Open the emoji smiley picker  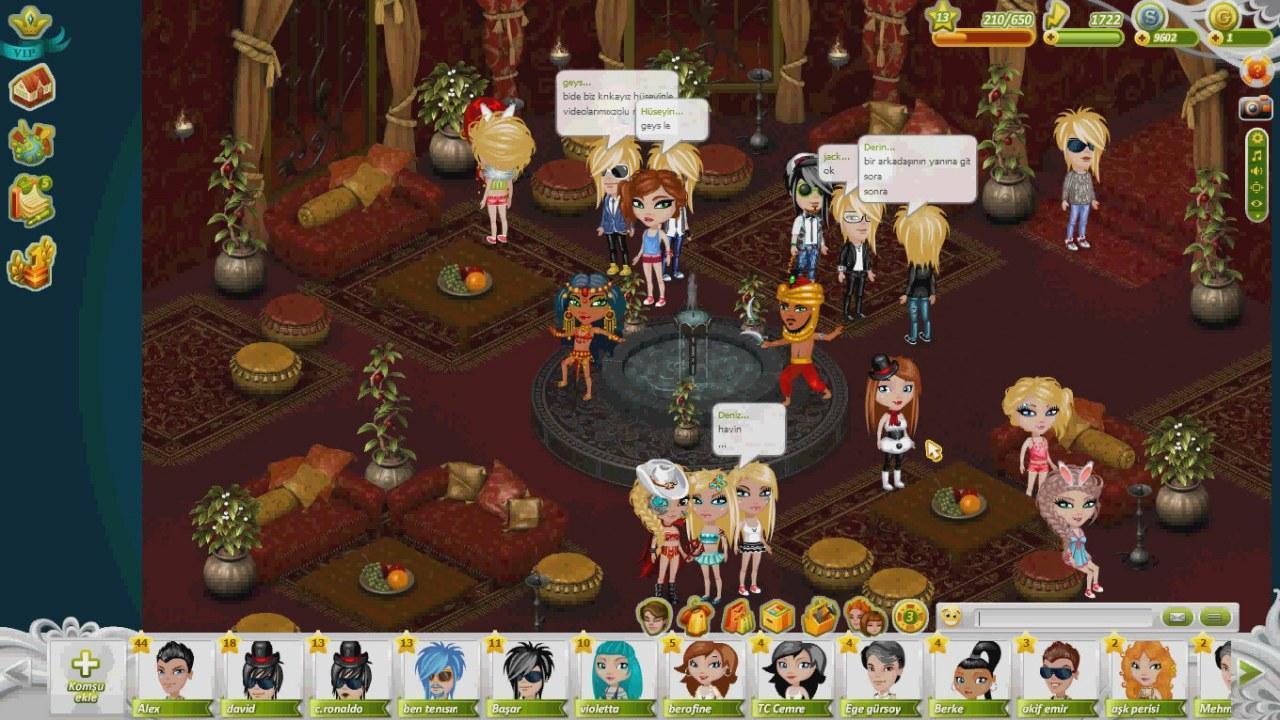(x=951, y=617)
